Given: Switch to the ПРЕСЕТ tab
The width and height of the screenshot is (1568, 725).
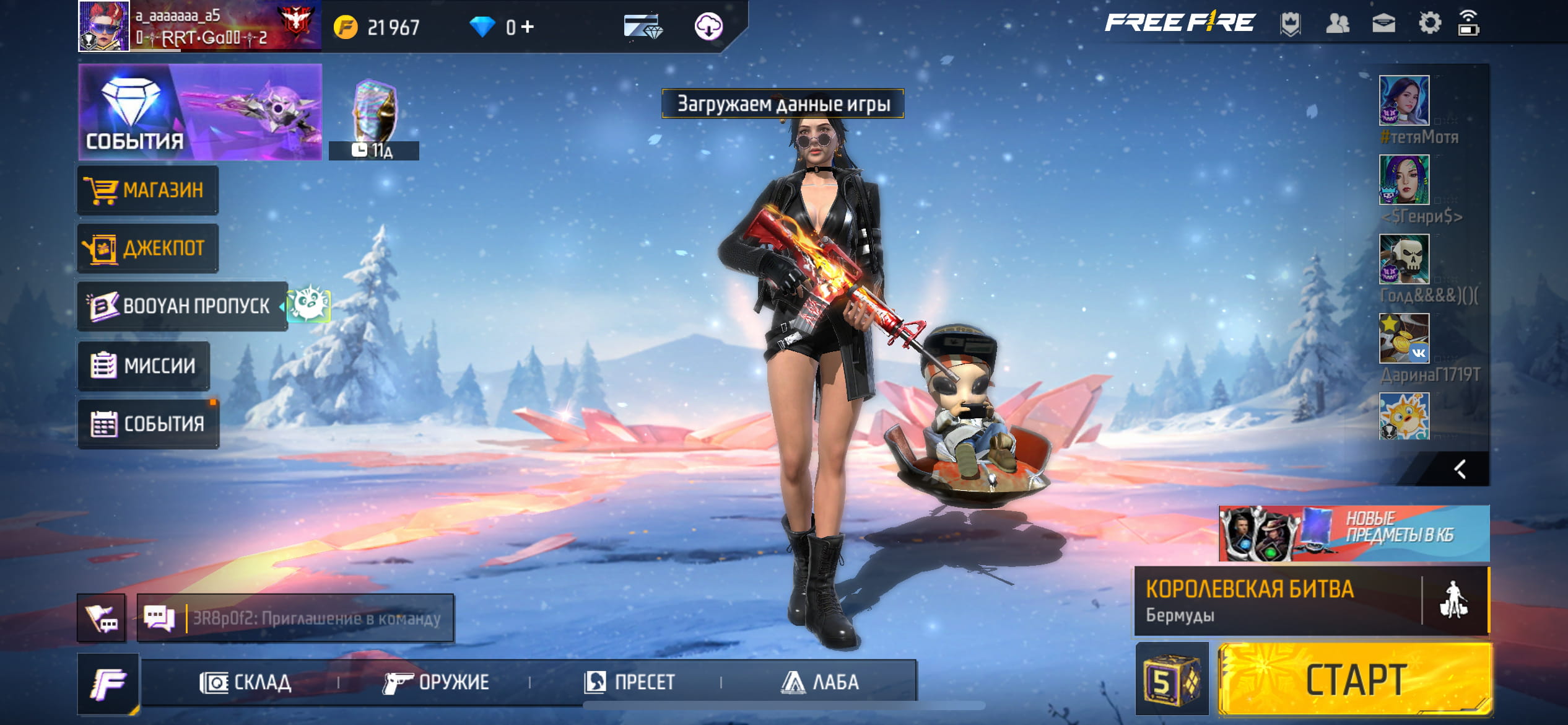Looking at the screenshot, I should 629,682.
